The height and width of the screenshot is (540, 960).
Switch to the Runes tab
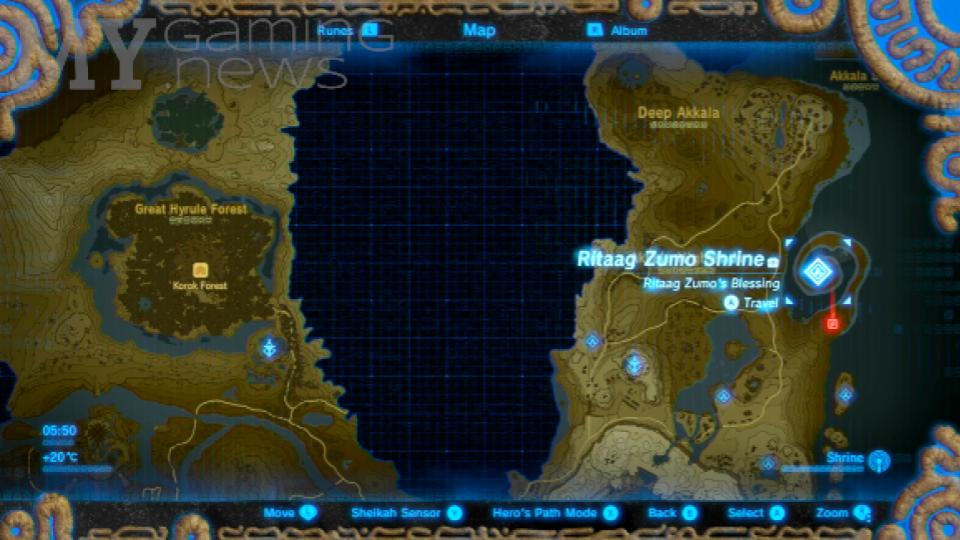pos(346,30)
